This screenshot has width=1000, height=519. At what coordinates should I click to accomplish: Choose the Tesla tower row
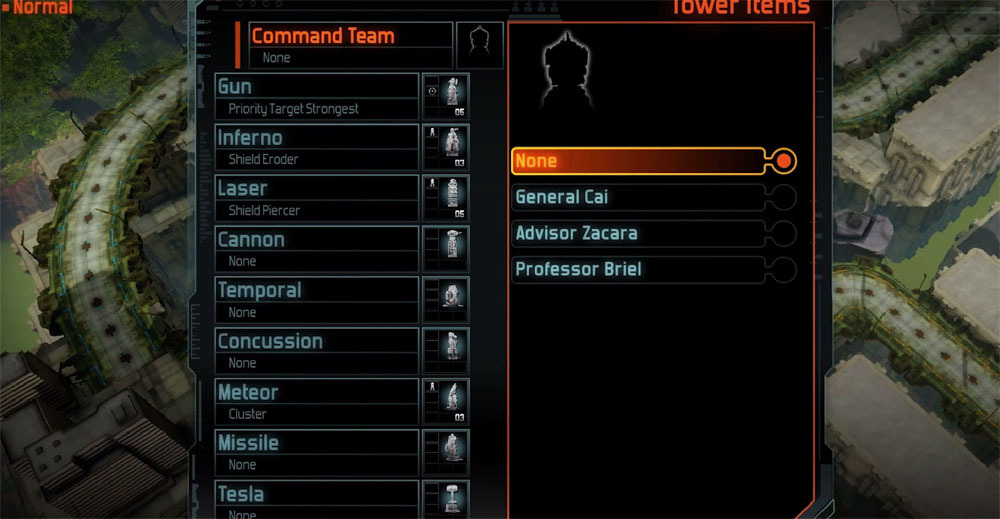pos(316,499)
